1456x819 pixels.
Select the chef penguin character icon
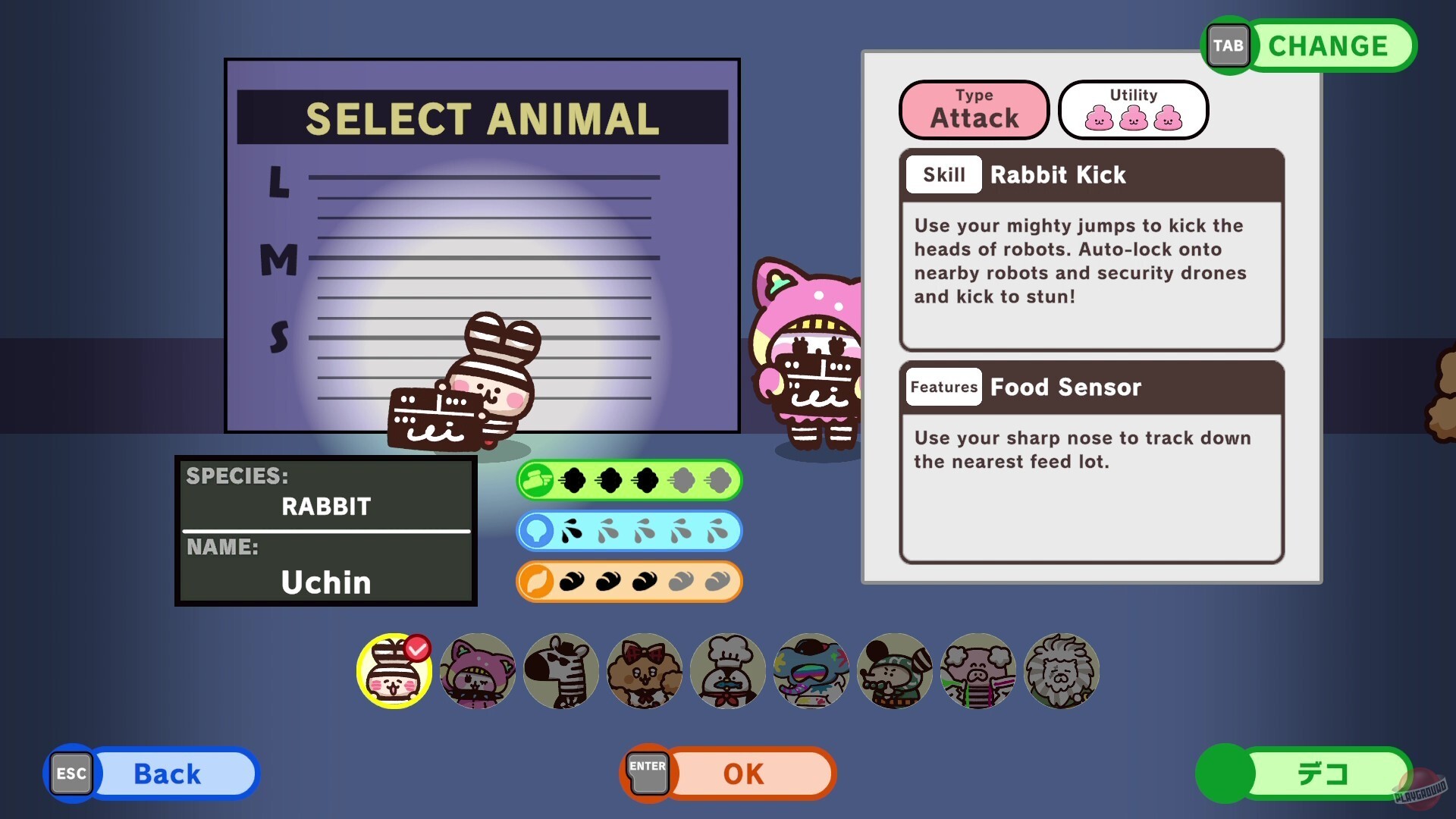pyautogui.click(x=728, y=671)
